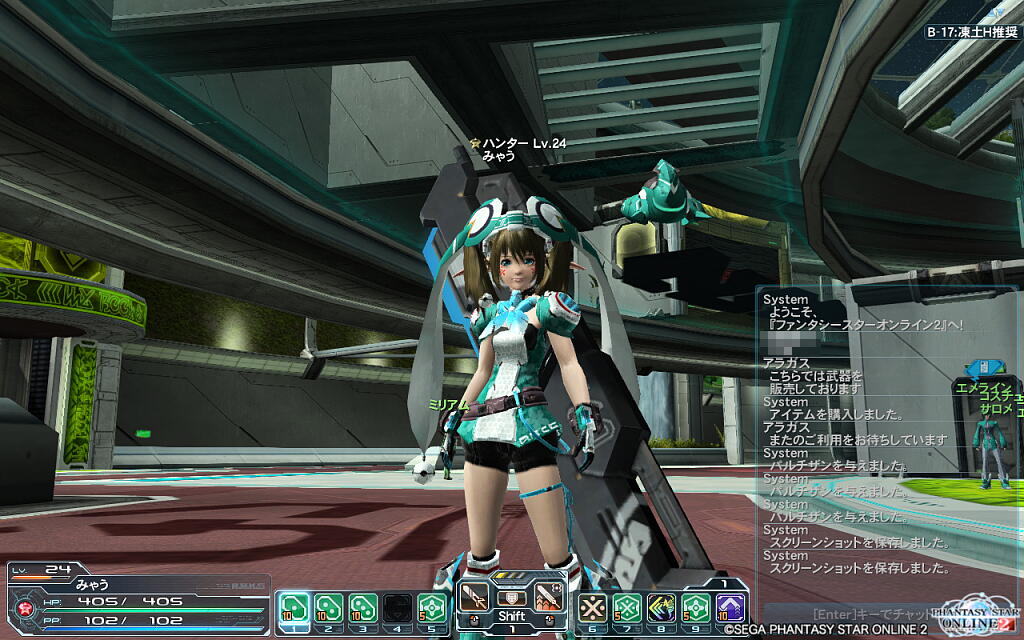Activate the purple up-arrow icon at hotbar's right end

tap(731, 607)
